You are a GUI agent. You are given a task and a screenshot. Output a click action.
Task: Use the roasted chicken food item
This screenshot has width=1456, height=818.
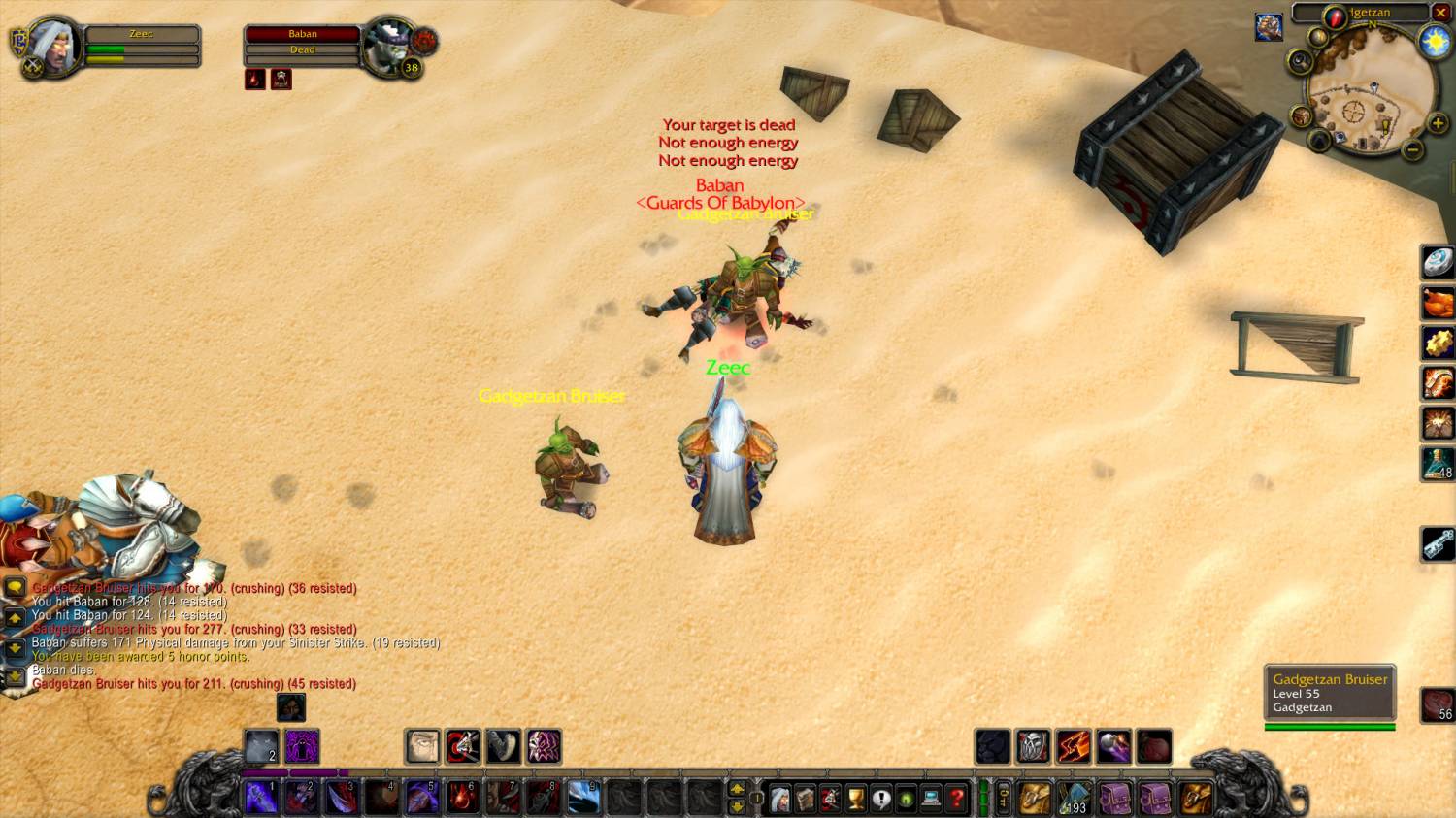point(1438,303)
